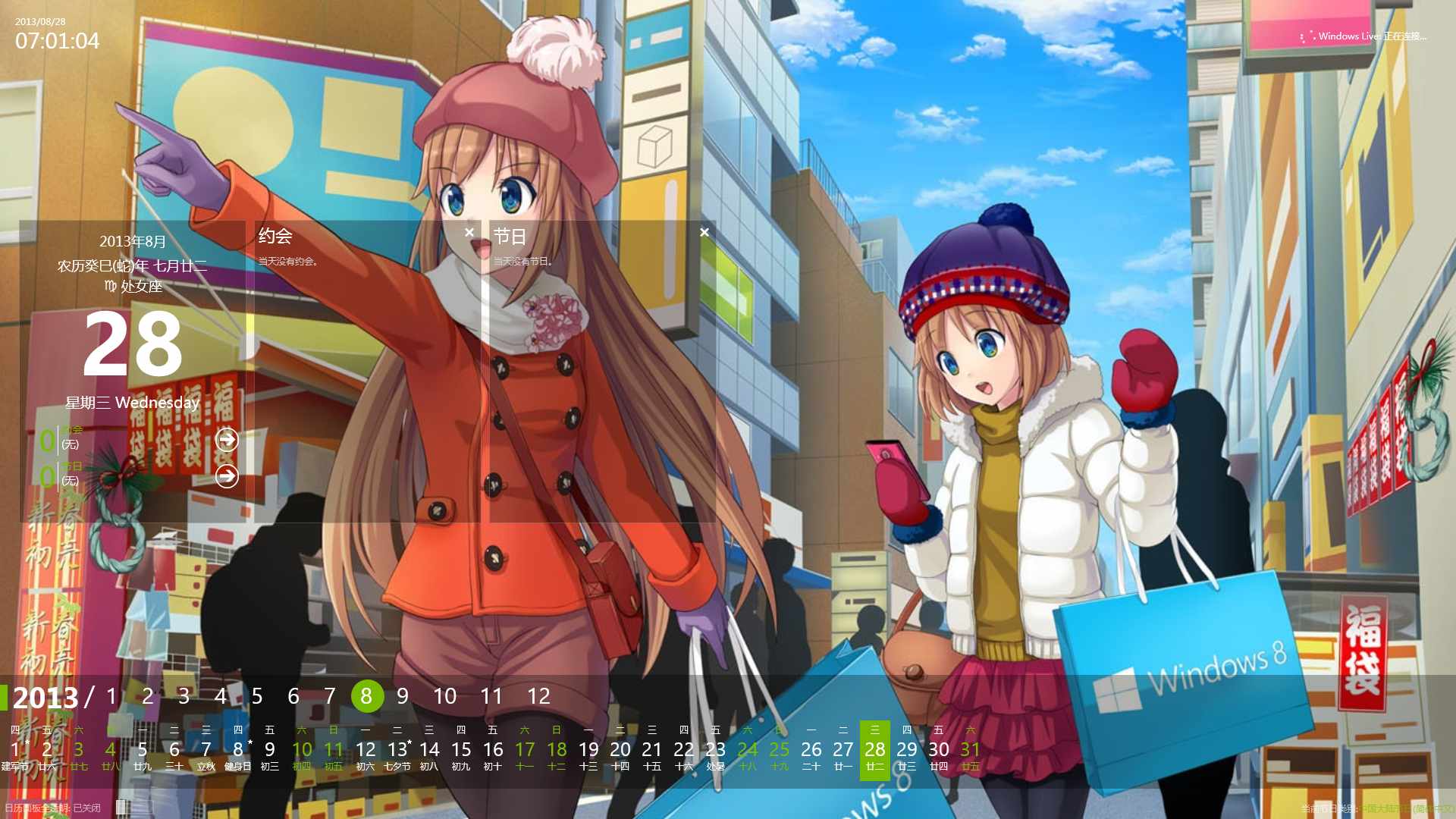Image resolution: width=1456 pixels, height=819 pixels.
Task: Switch to month 9 in the month bar
Action: point(403,696)
